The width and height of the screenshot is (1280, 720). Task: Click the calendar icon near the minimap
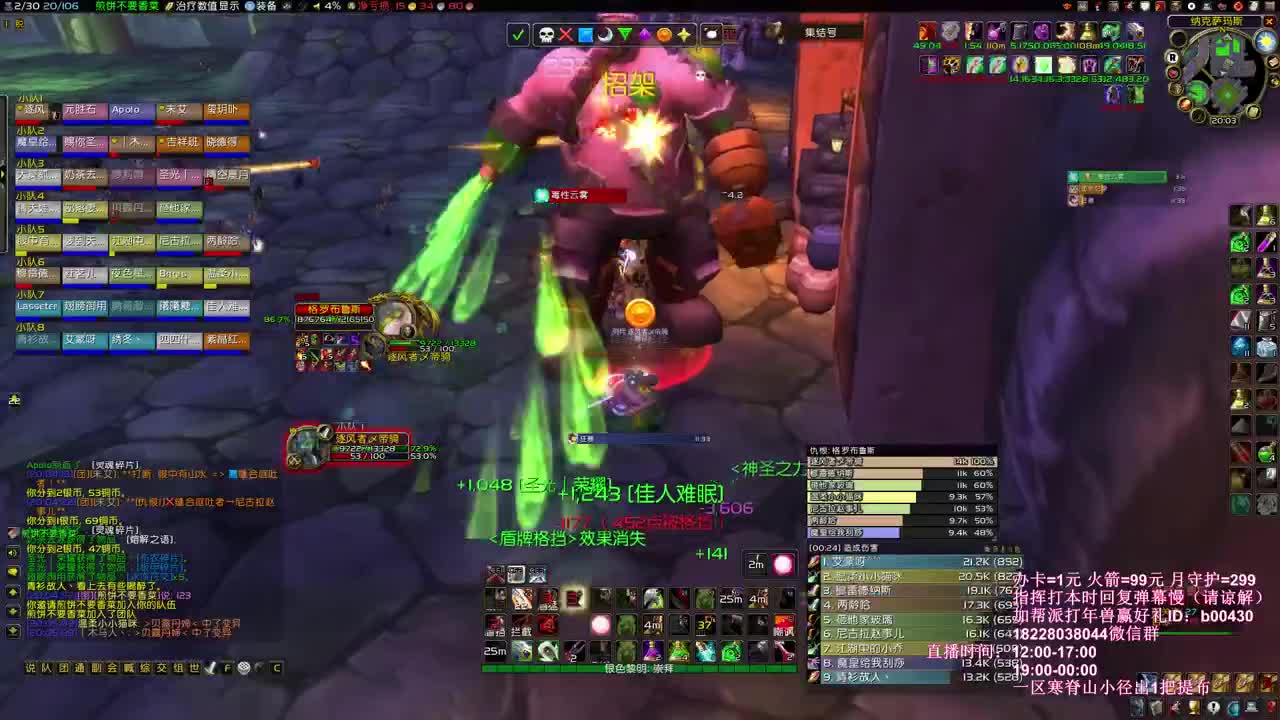(1253, 111)
